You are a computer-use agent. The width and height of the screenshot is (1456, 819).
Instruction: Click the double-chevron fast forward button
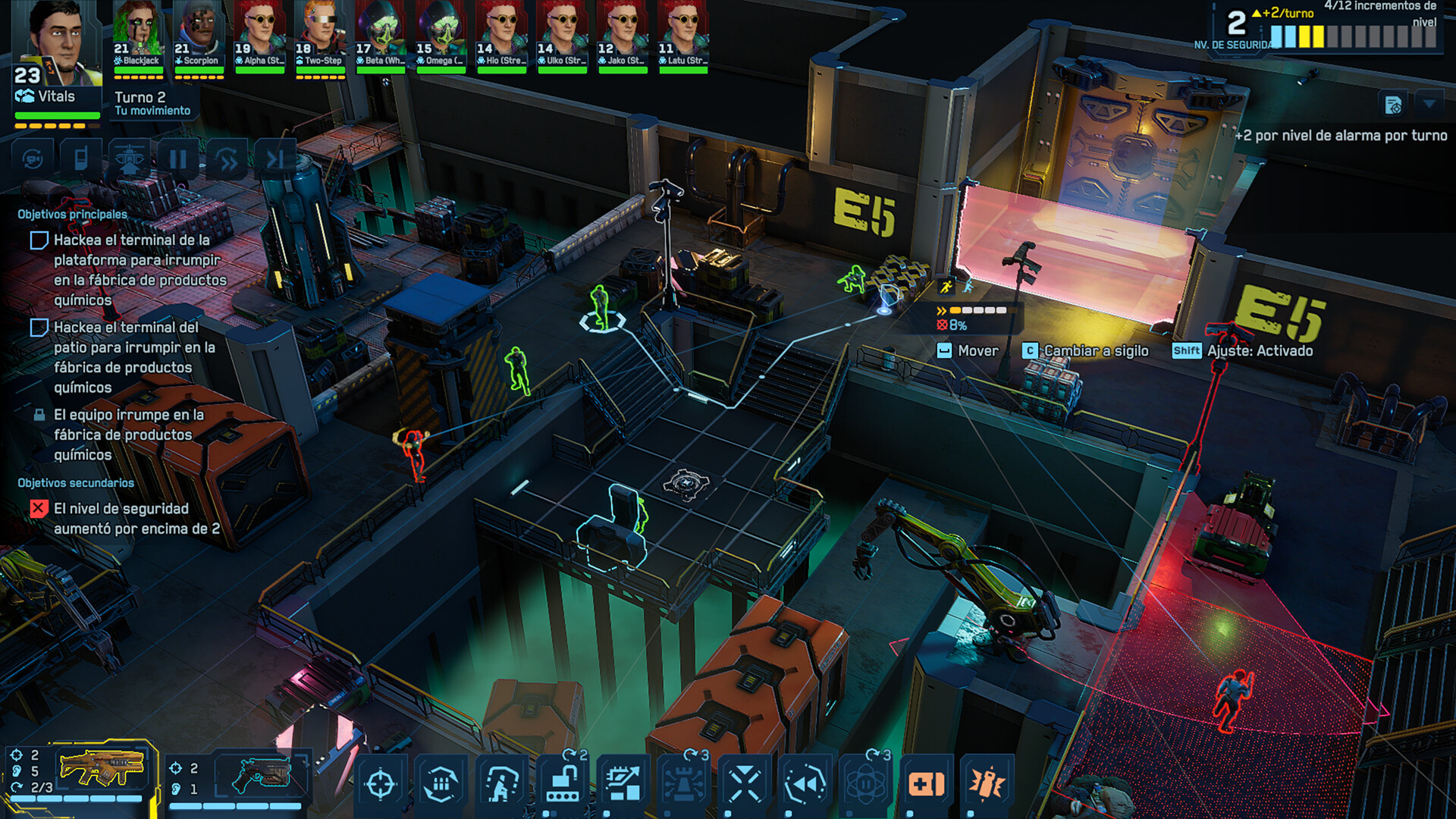(x=227, y=159)
